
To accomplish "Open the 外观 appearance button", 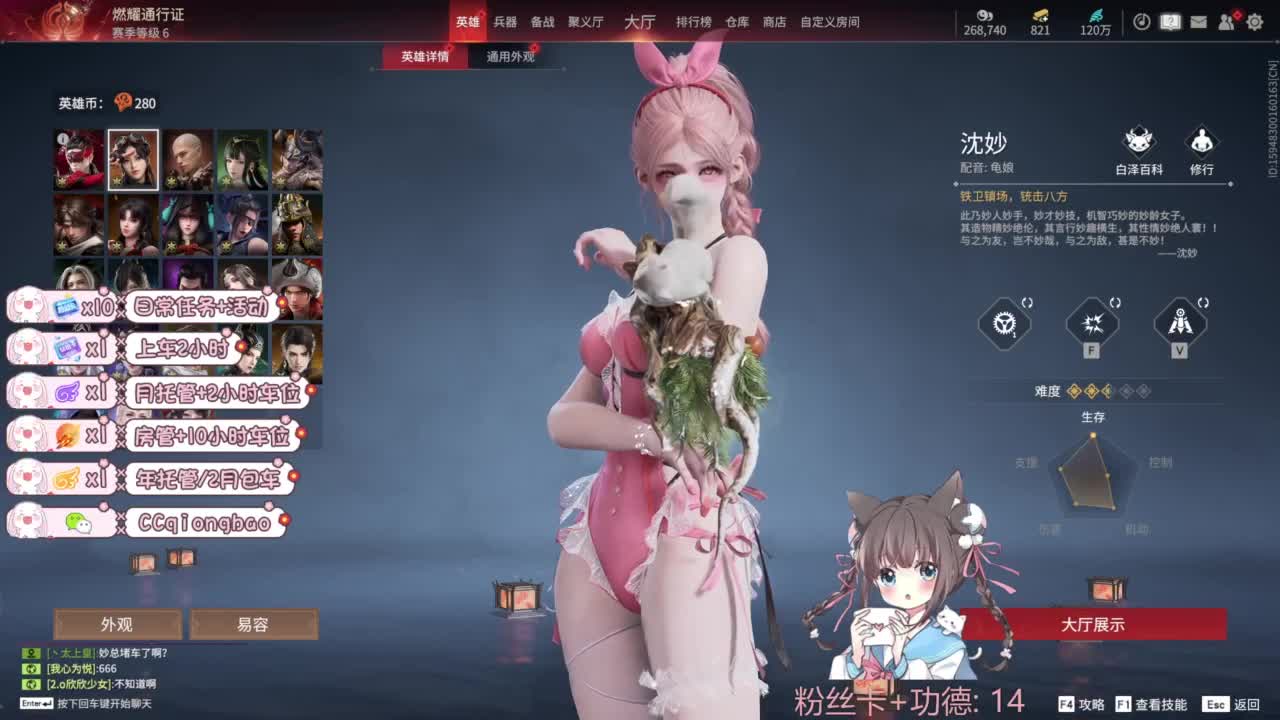I will pos(117,624).
